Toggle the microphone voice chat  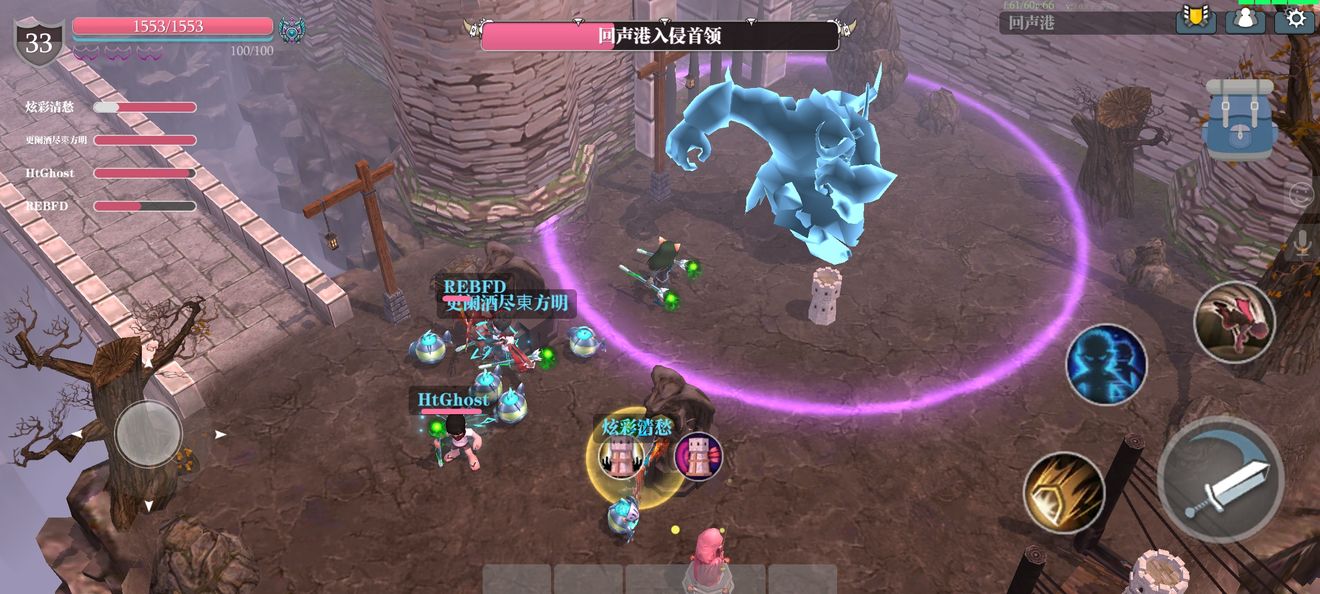(x=1301, y=242)
